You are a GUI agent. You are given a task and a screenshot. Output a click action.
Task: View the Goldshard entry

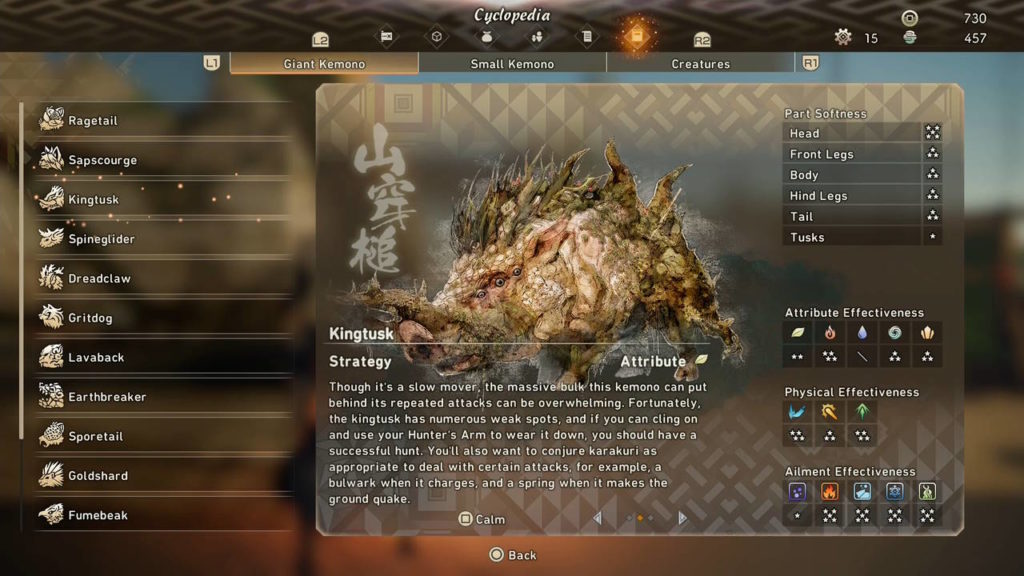[x=98, y=476]
